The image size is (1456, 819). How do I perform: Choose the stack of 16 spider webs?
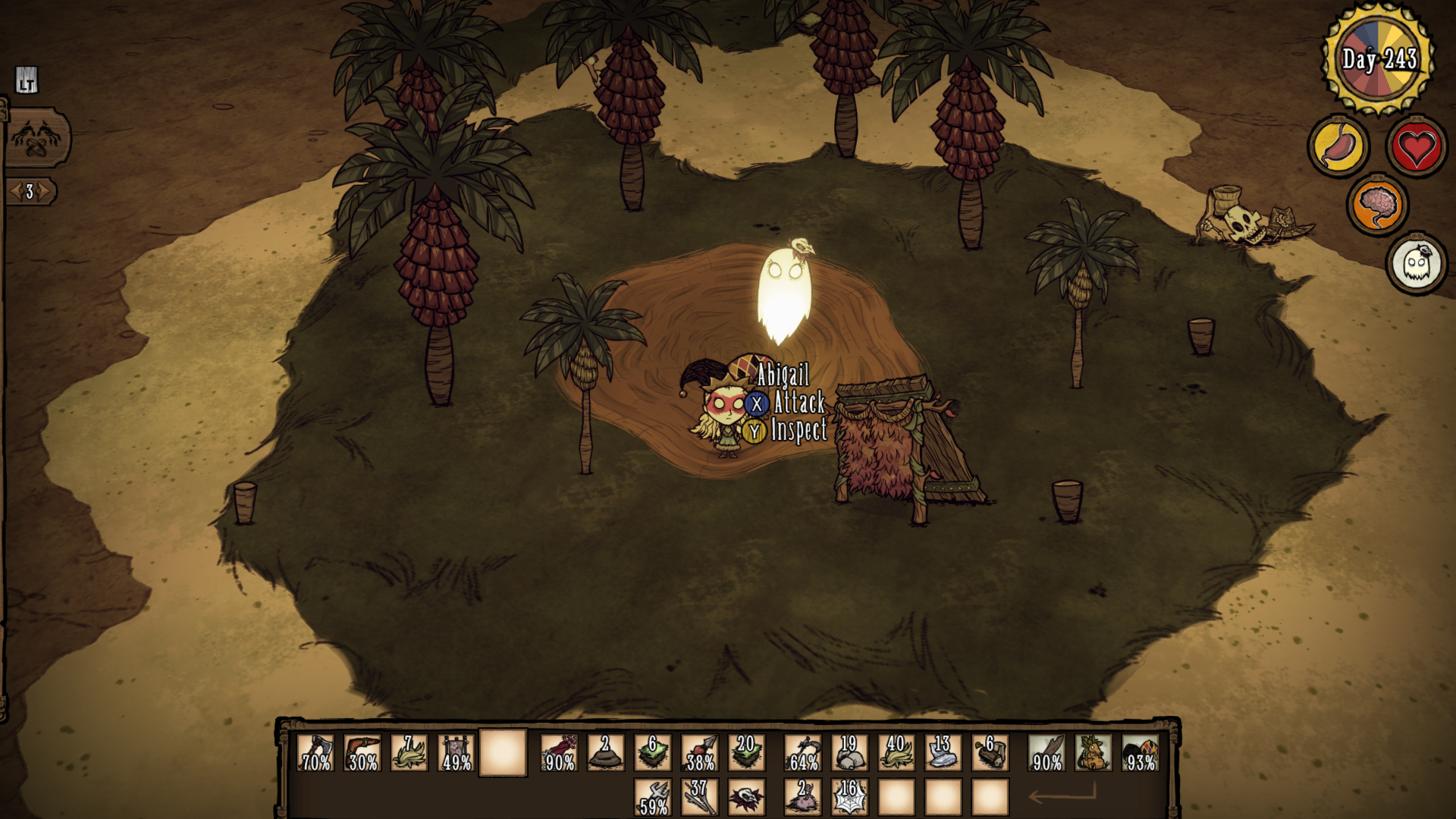click(x=849, y=798)
